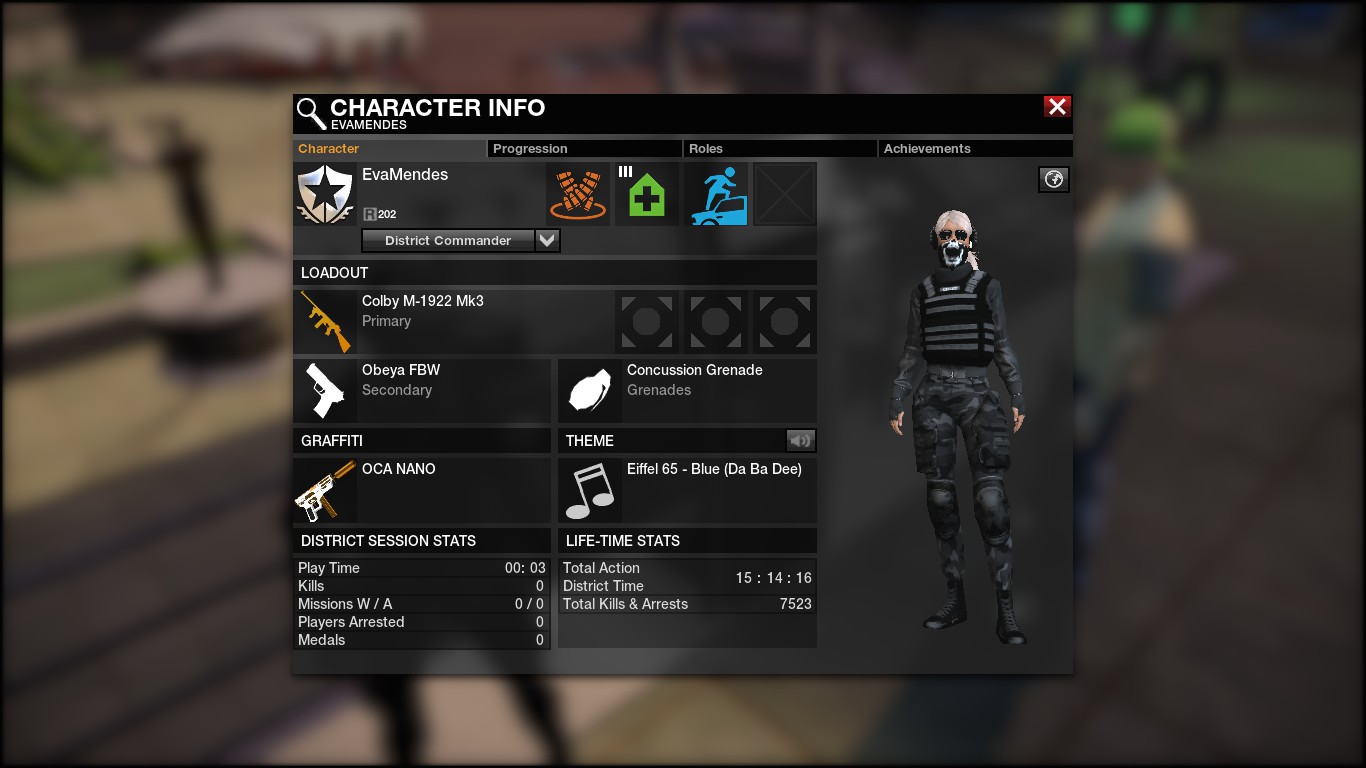Screen dimensions: 1366x768
Task: Select the orange ammo belts modifier icon
Action: [578, 194]
